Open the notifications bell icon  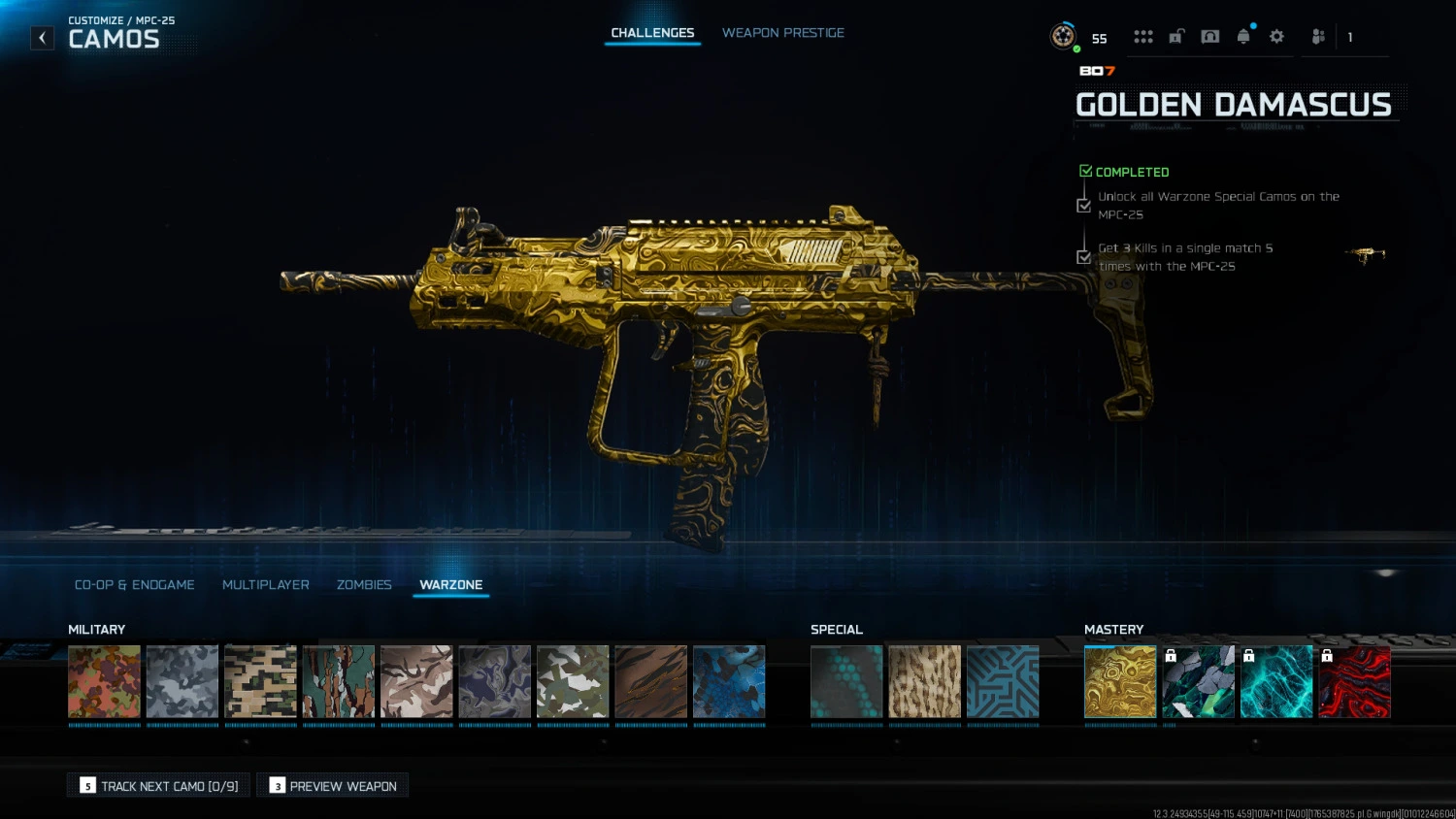(1243, 36)
